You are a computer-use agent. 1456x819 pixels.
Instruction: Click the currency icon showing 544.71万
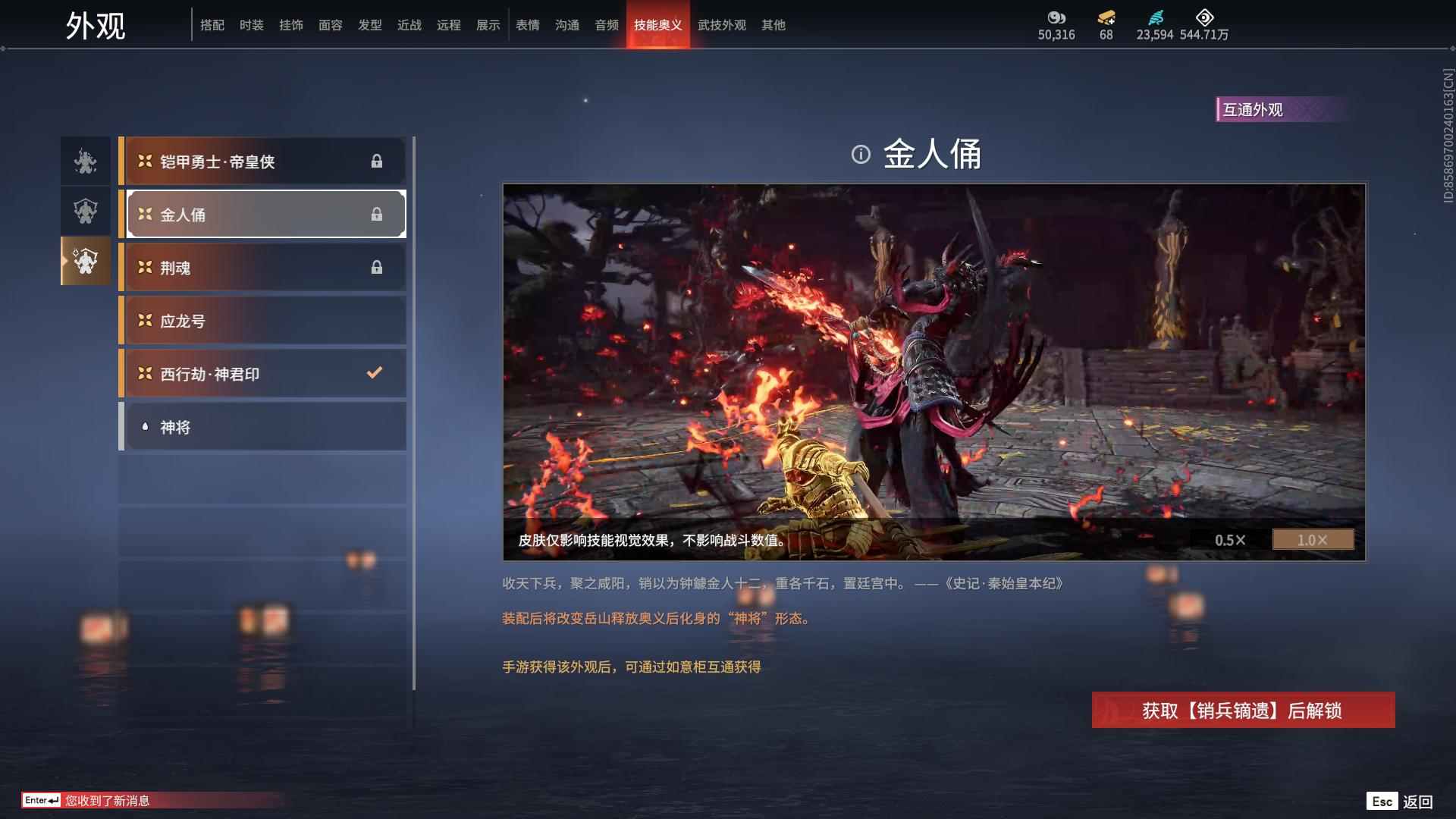pos(1204,17)
